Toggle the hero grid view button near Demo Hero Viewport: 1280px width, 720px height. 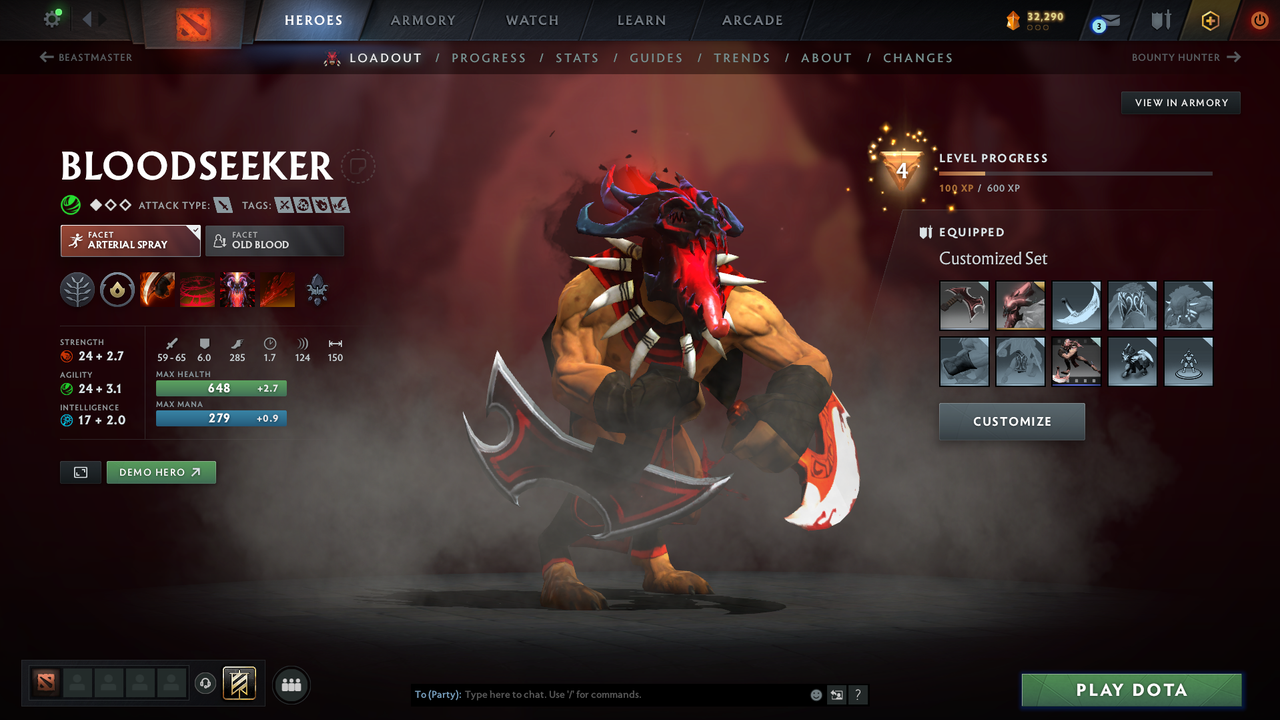[x=80, y=472]
